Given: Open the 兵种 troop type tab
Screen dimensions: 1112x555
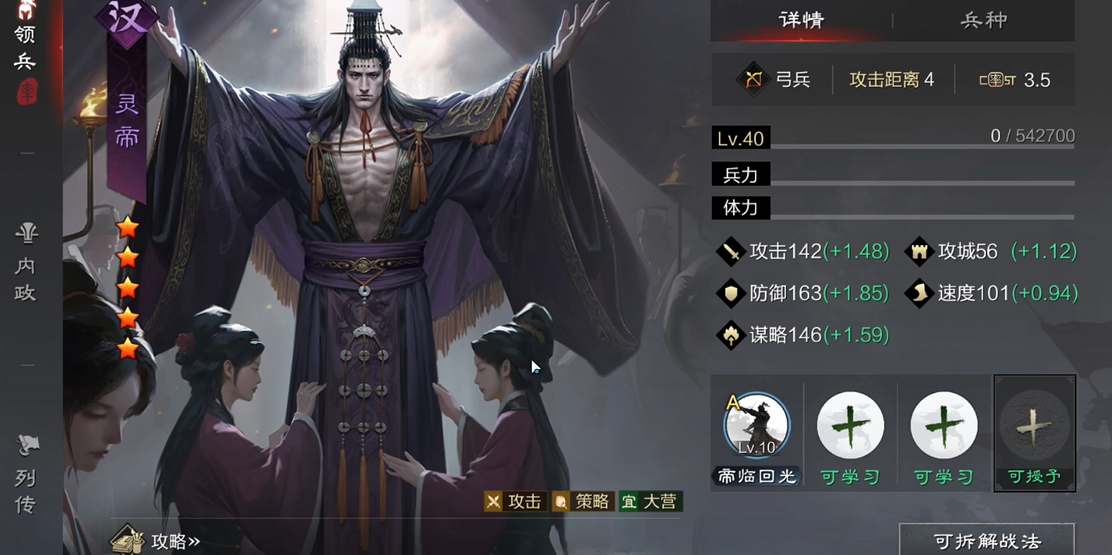Looking at the screenshot, I should pos(983,20).
